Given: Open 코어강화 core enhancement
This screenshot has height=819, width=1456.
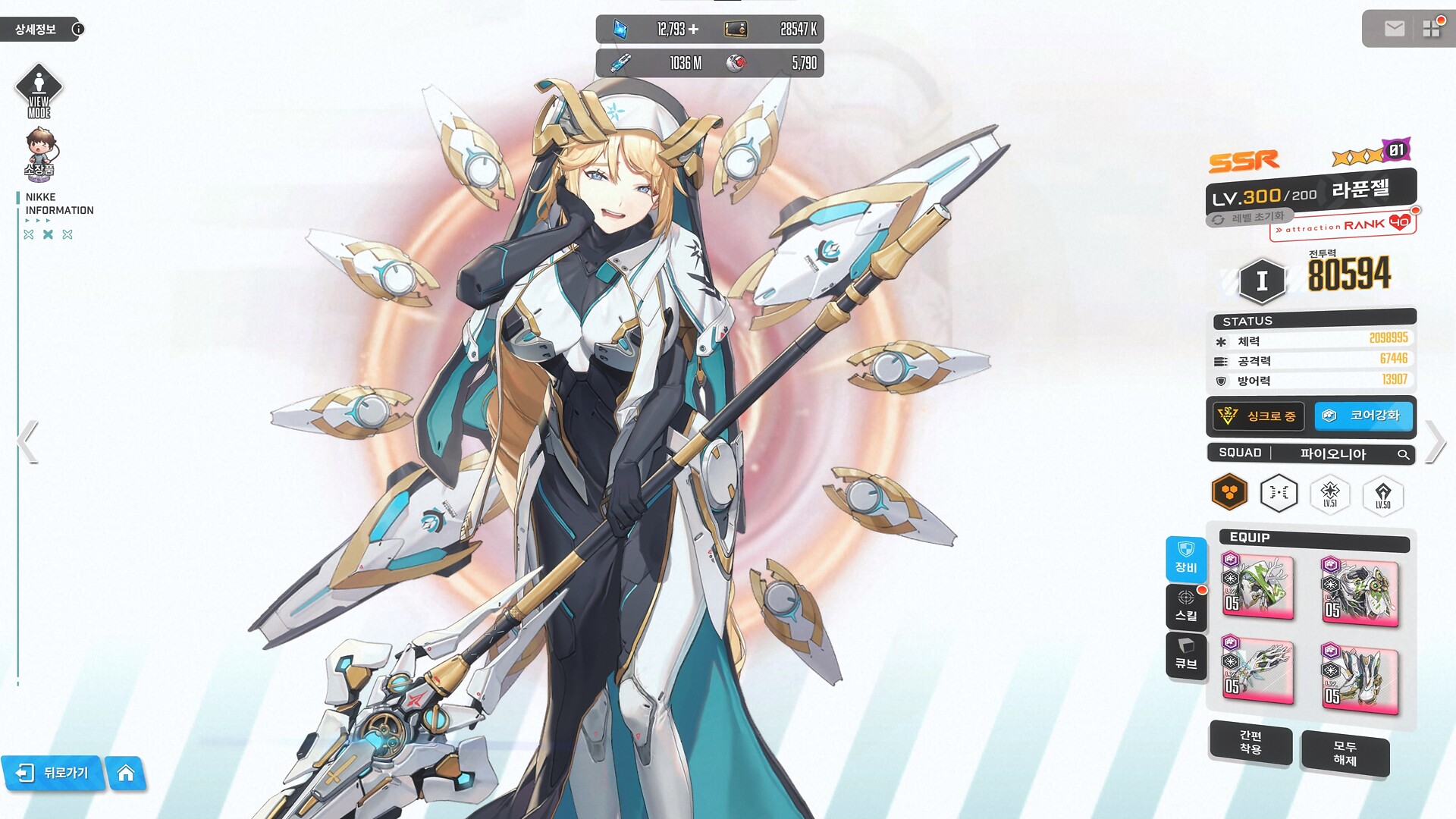Looking at the screenshot, I should tap(1363, 416).
